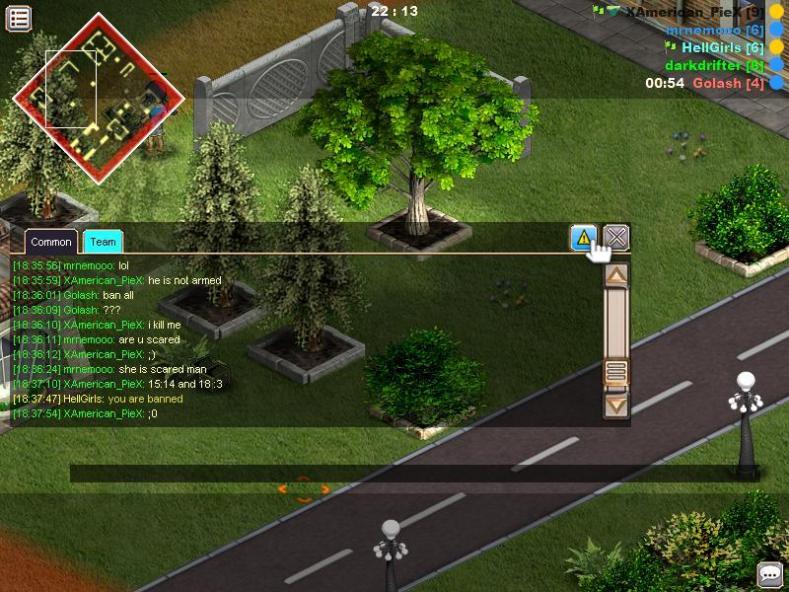Click the chat scrollbar up arrow

coord(617,276)
